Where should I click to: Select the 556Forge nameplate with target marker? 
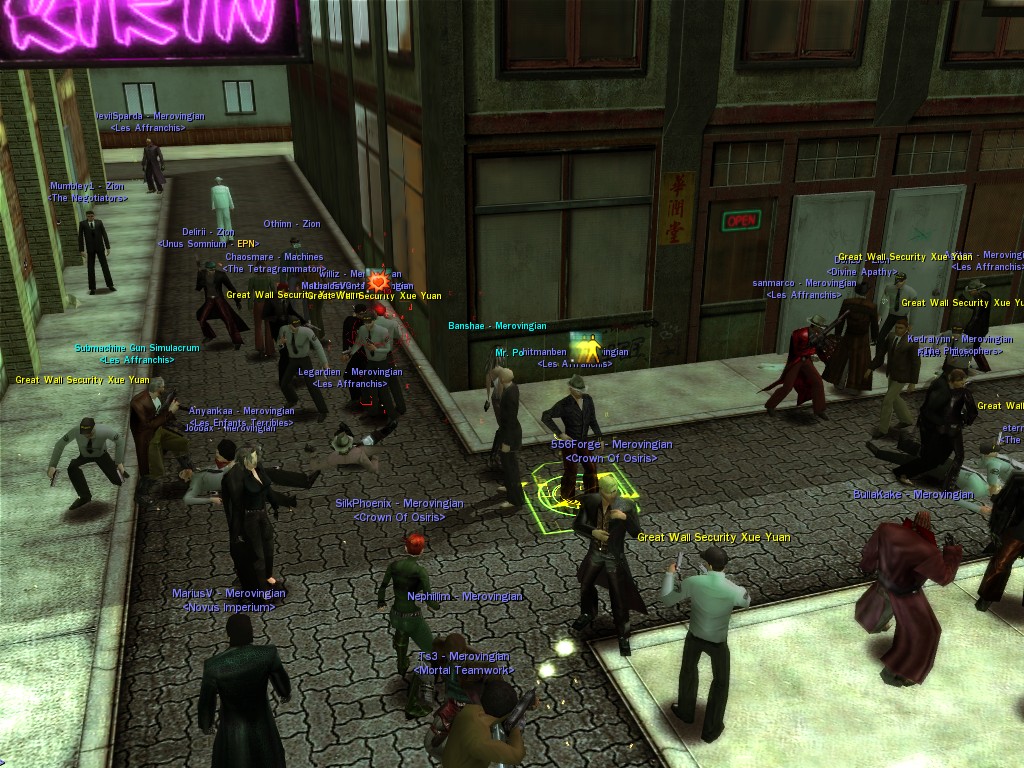(x=611, y=445)
